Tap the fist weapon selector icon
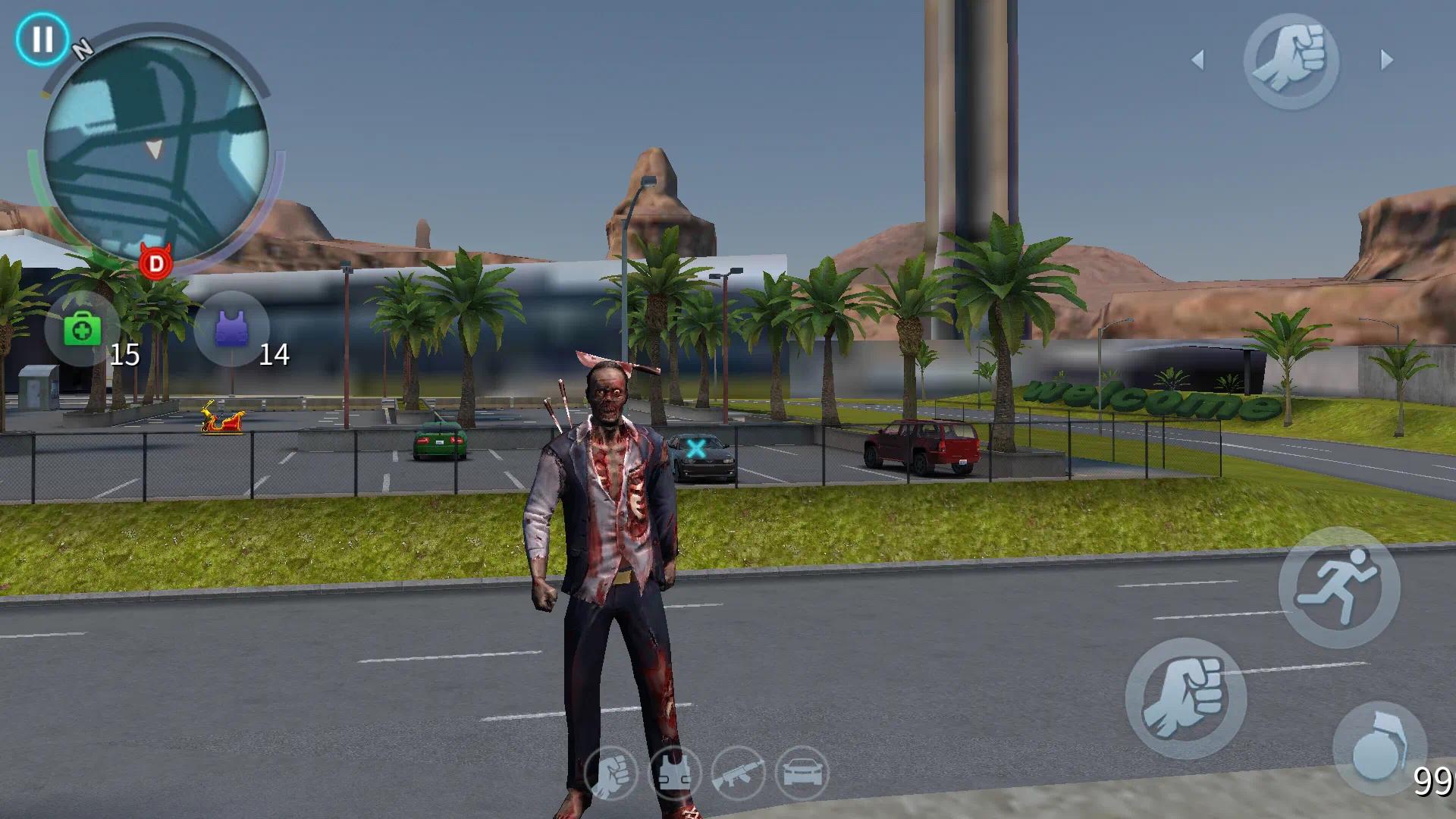This screenshot has width=1456, height=819. coord(1291,61)
